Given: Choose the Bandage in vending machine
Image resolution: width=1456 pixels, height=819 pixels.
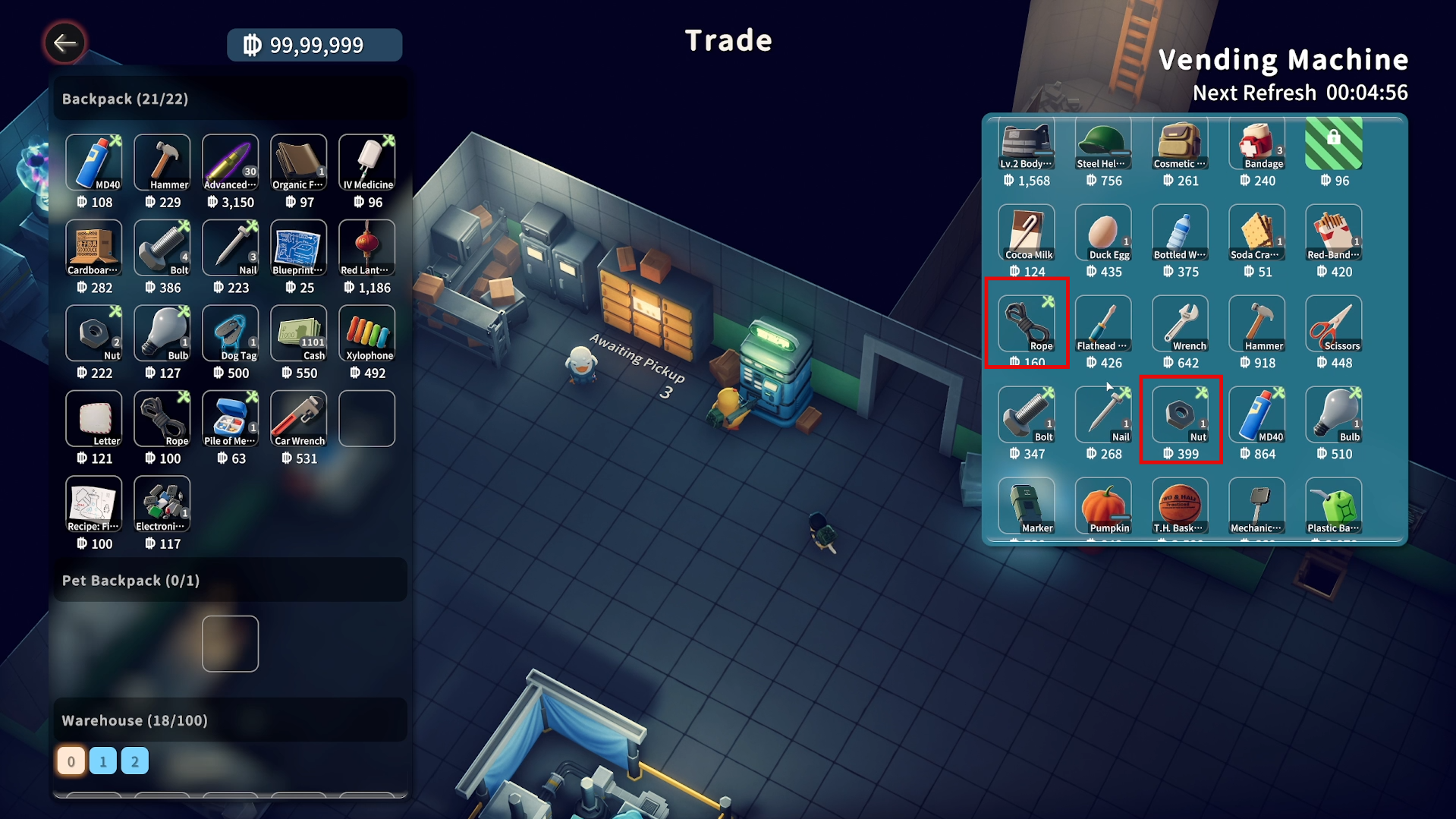Looking at the screenshot, I should [x=1256, y=144].
